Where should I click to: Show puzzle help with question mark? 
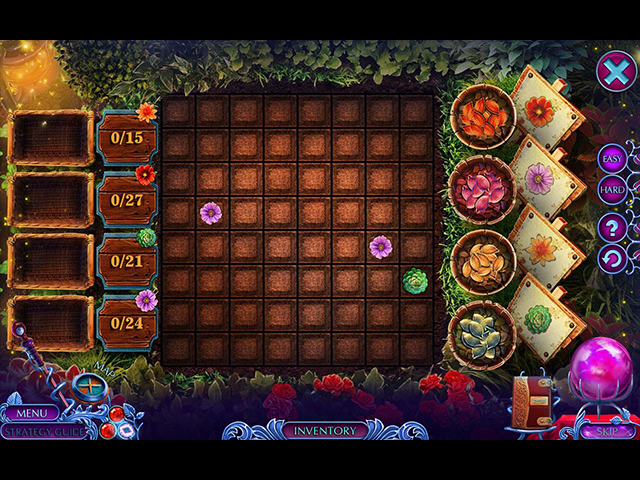click(x=612, y=227)
